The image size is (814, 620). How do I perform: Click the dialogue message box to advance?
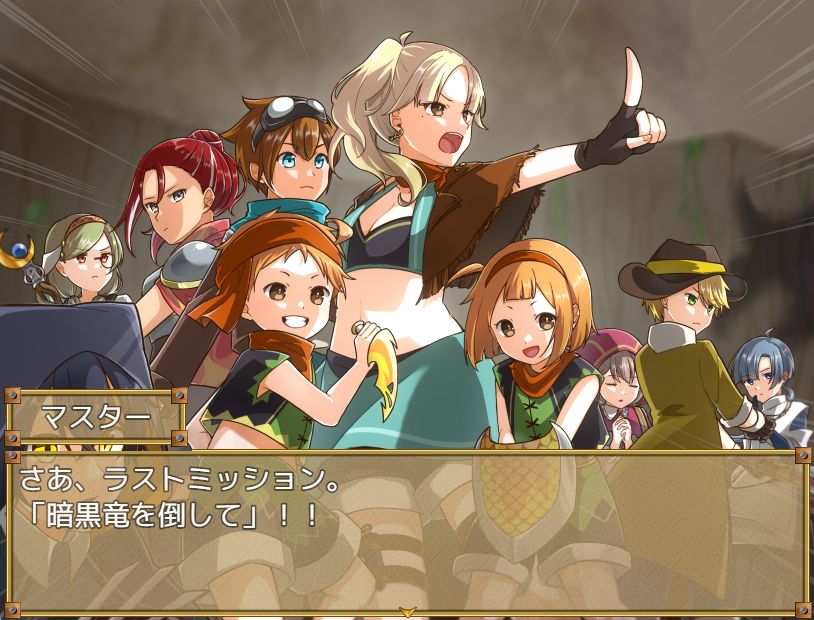click(x=407, y=530)
